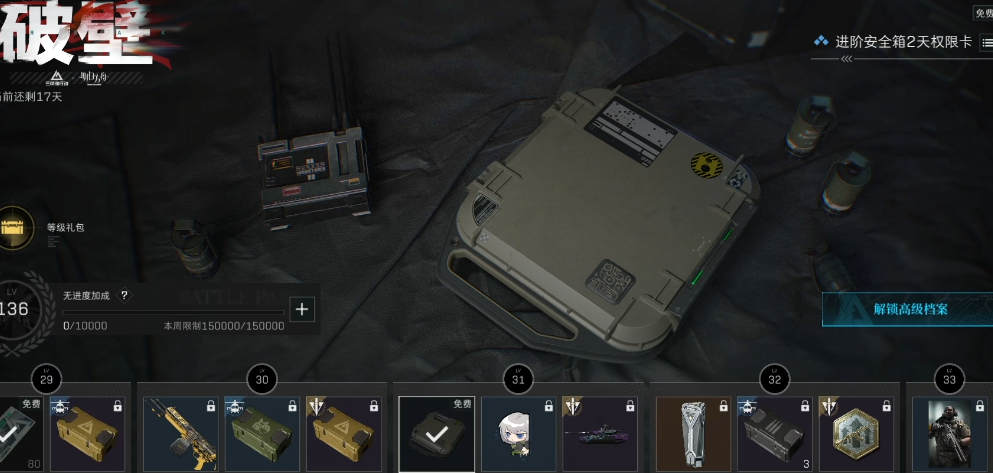Choose the yellow-black patterned rifle reward
The image size is (993, 473).
click(x=180, y=434)
